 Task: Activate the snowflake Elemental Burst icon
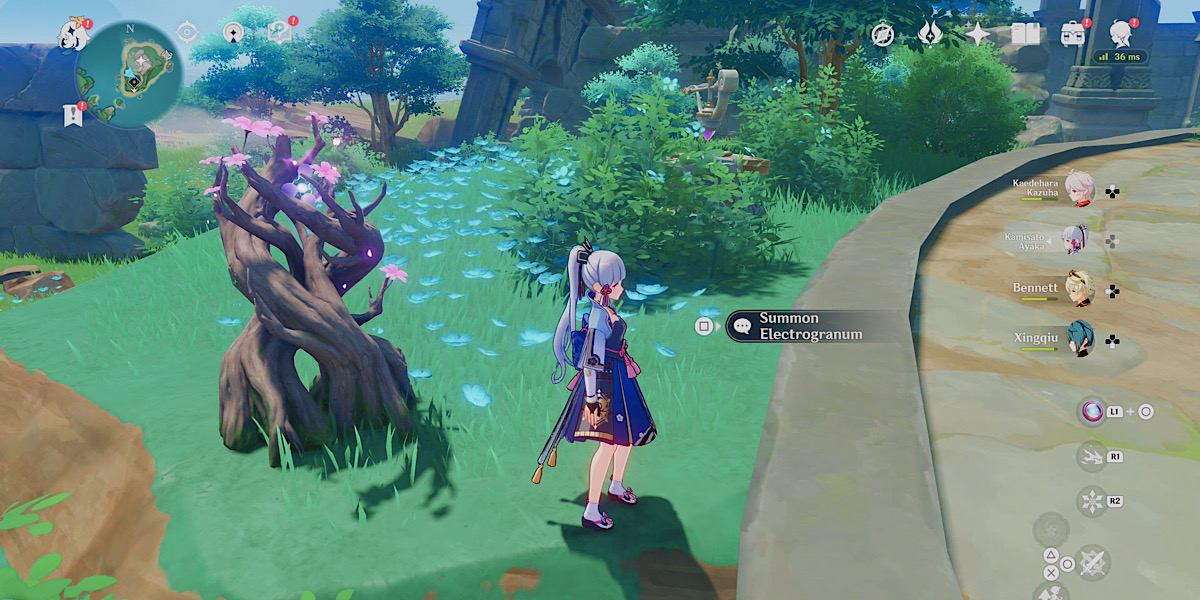[1090, 500]
